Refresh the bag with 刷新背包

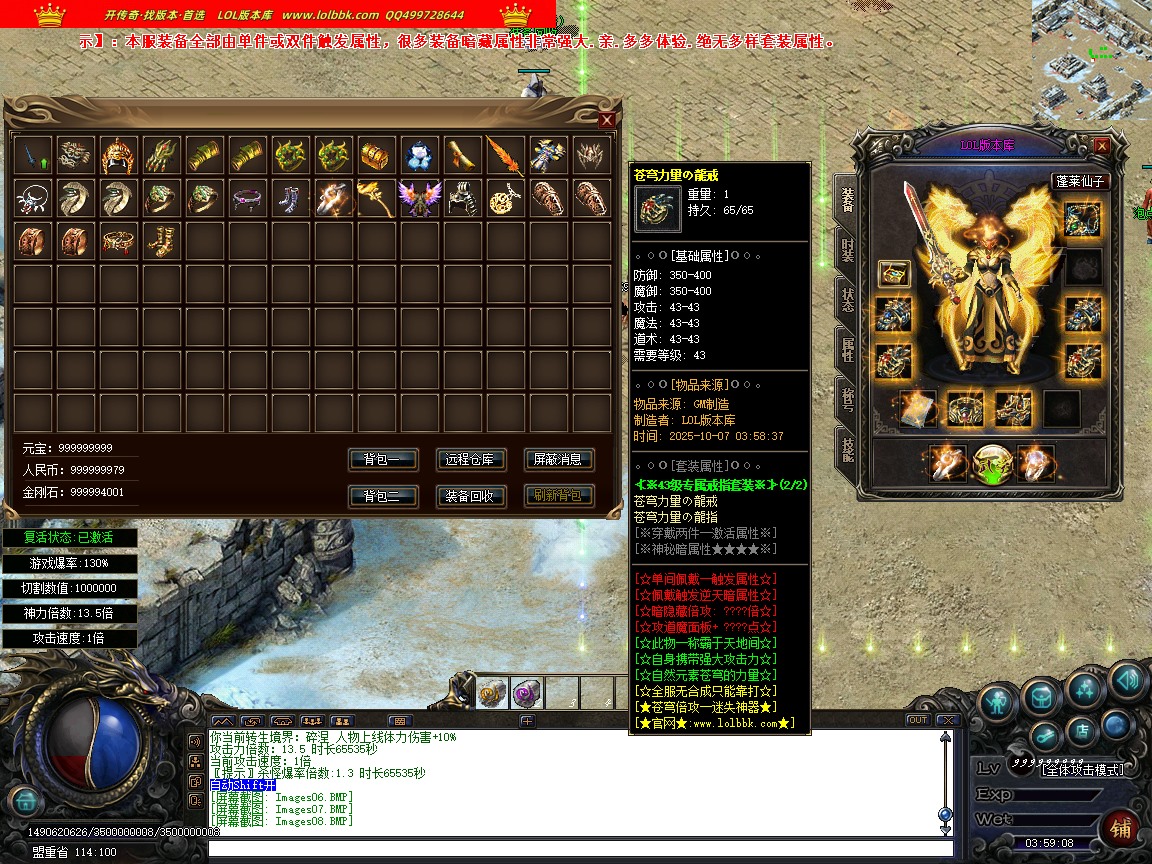(558, 496)
